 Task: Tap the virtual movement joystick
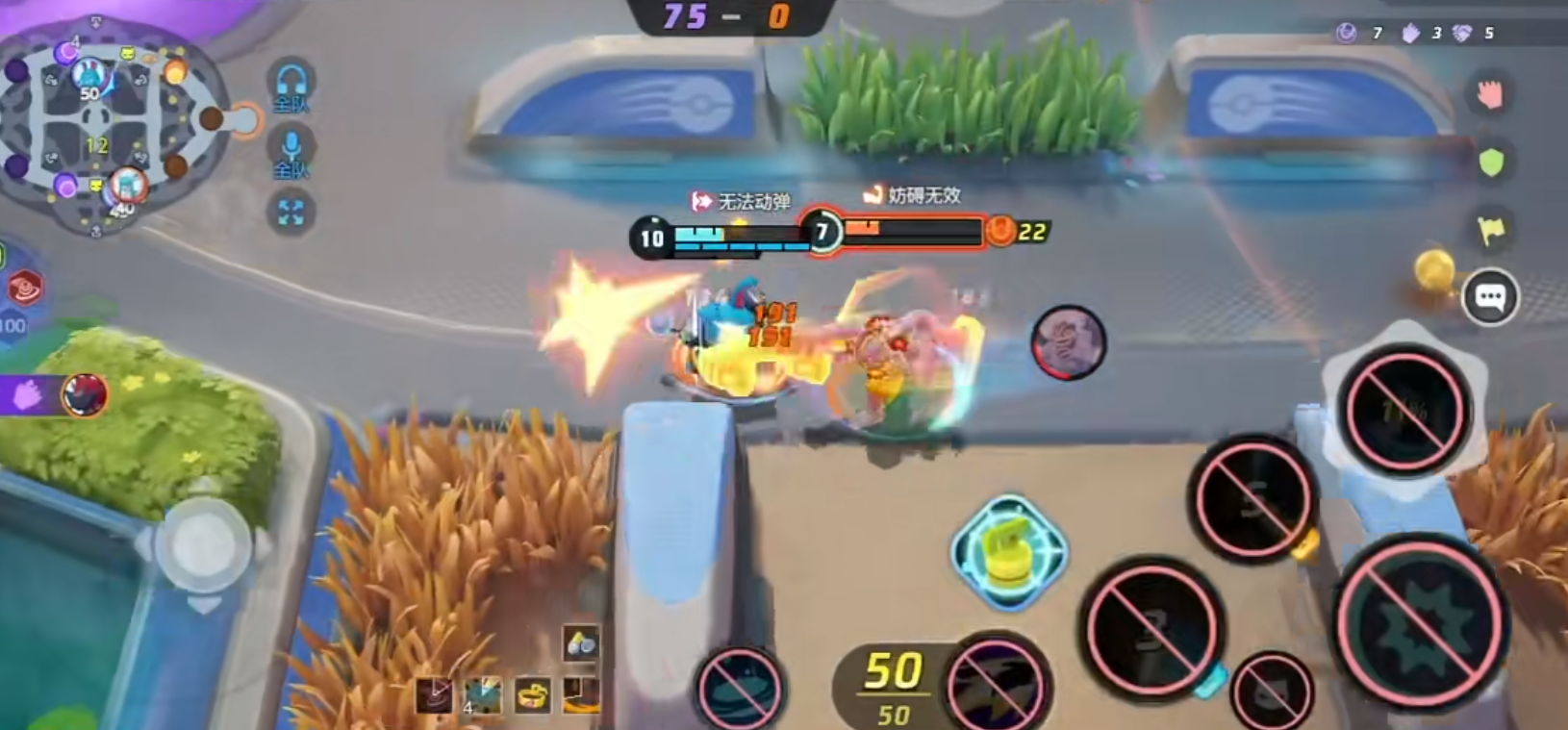tap(203, 543)
